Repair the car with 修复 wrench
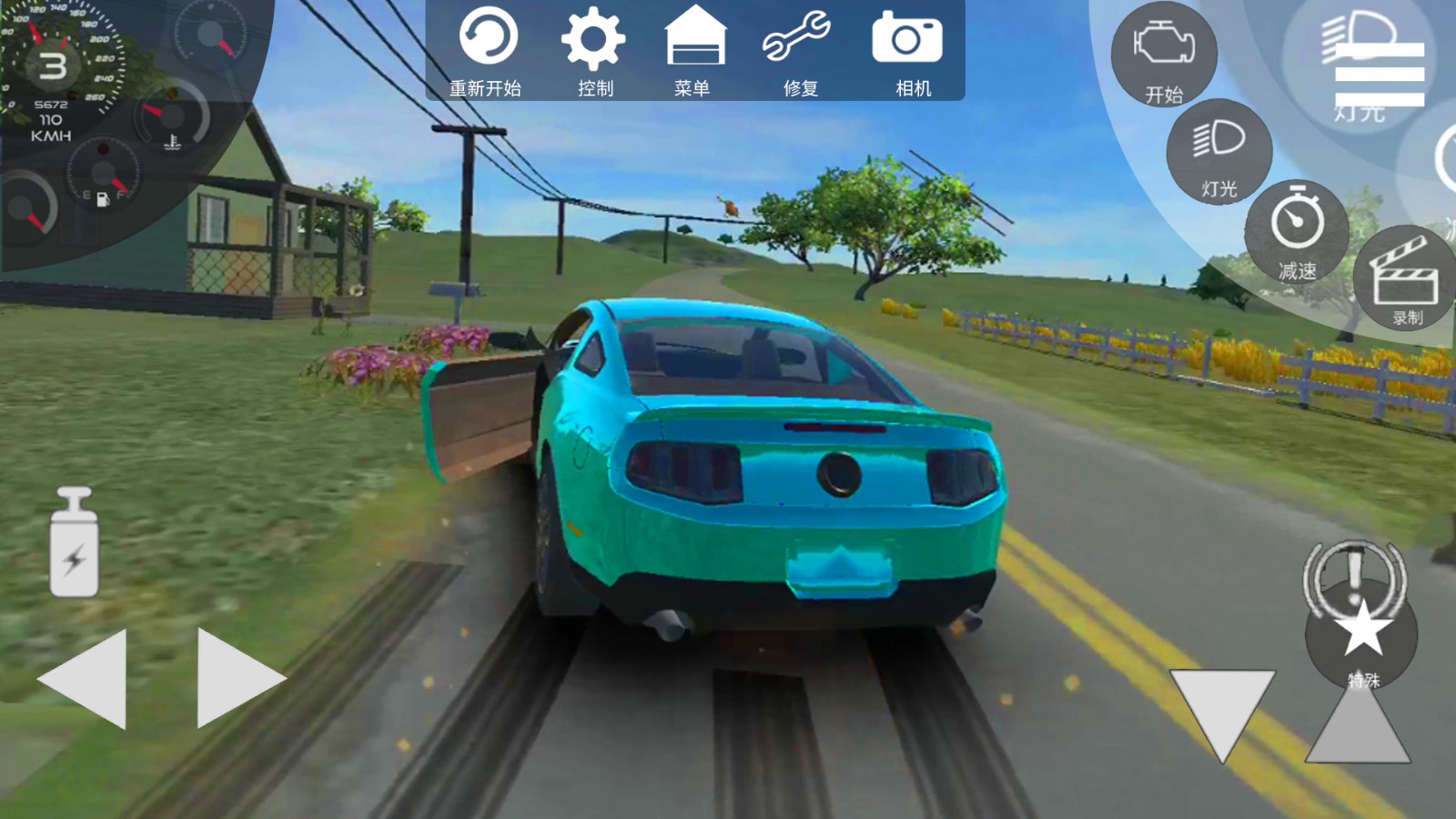The image size is (1456, 819). 798,51
